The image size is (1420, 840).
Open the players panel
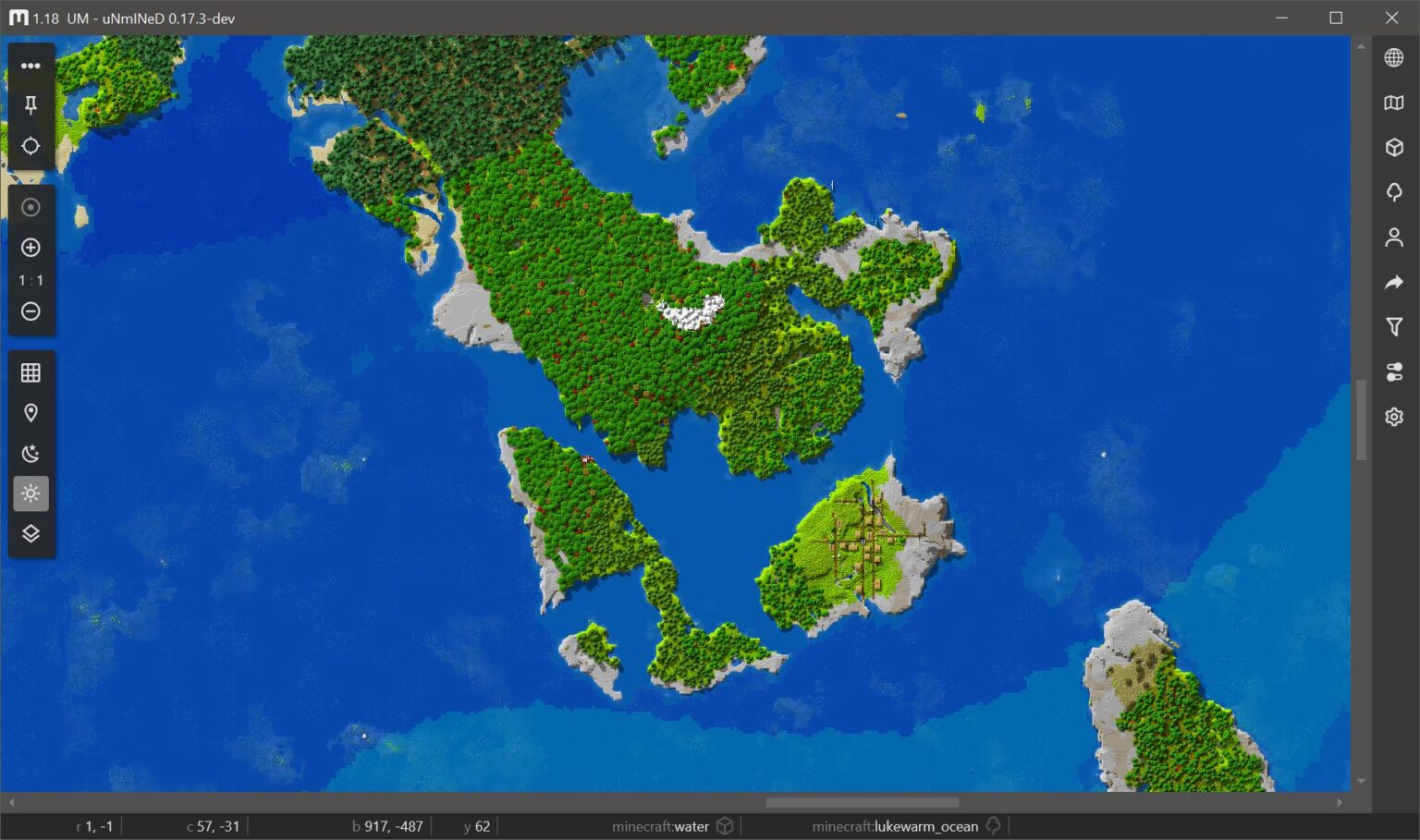1393,237
